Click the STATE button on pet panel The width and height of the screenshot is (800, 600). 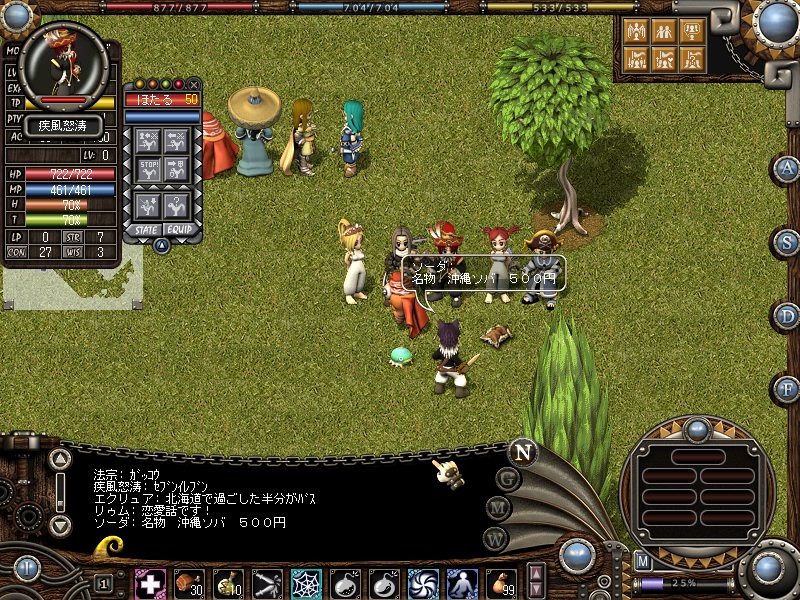pyautogui.click(x=144, y=229)
